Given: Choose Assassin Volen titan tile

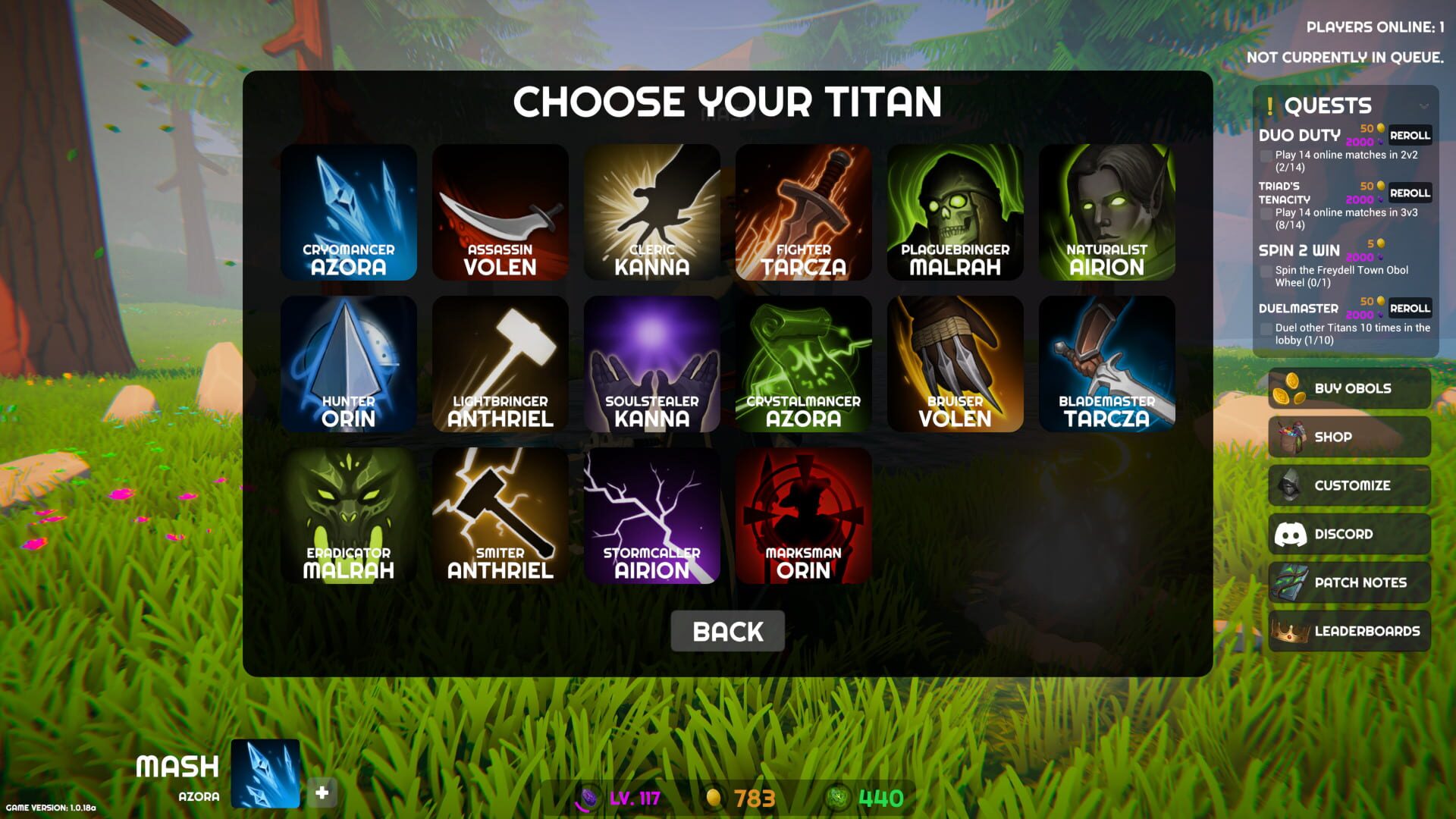Looking at the screenshot, I should click(500, 212).
